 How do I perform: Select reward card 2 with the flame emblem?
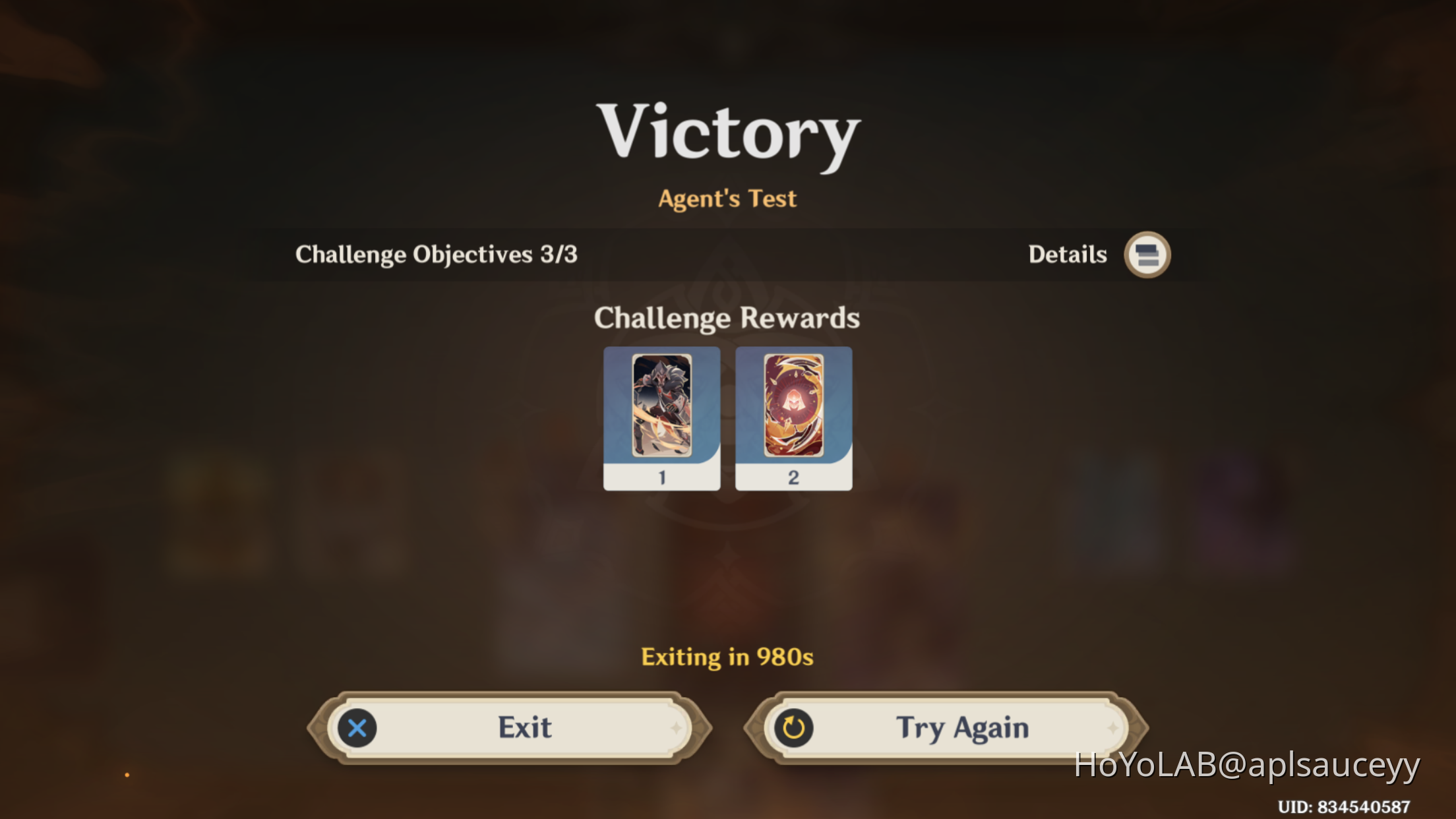(793, 409)
